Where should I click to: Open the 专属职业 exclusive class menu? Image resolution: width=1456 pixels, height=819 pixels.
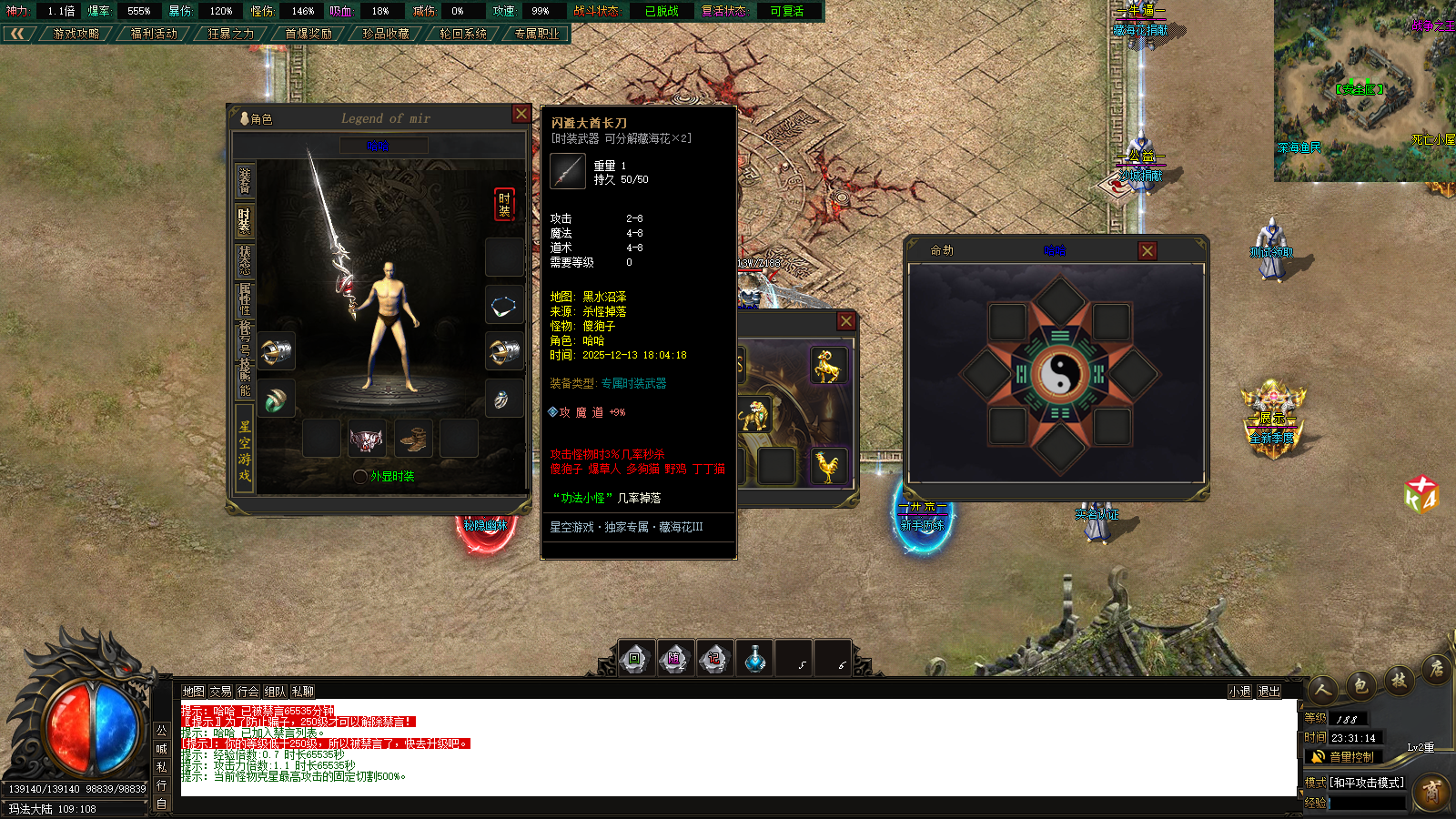coord(537,34)
